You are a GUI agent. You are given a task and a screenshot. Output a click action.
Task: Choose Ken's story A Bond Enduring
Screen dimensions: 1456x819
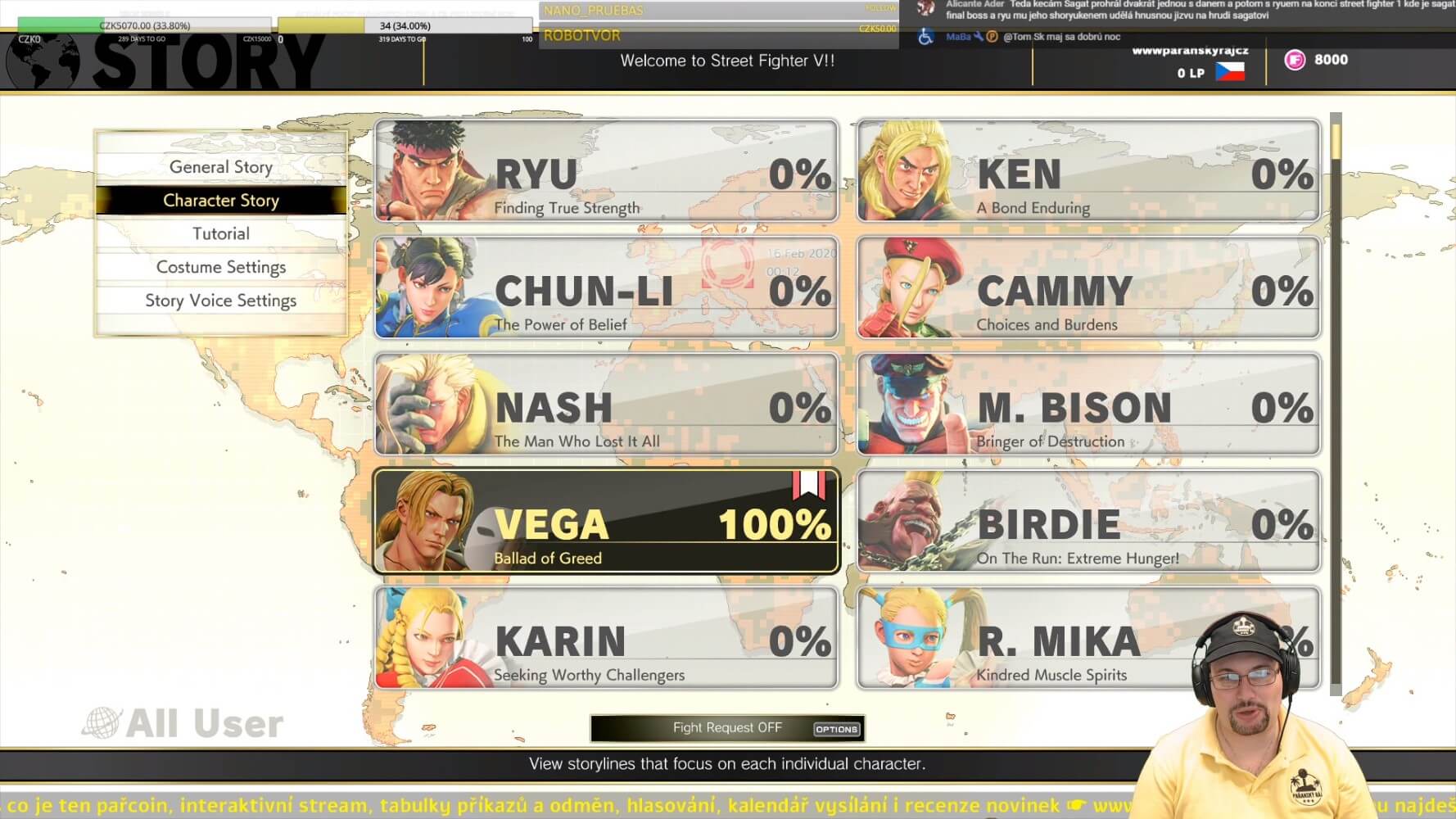tap(1088, 172)
